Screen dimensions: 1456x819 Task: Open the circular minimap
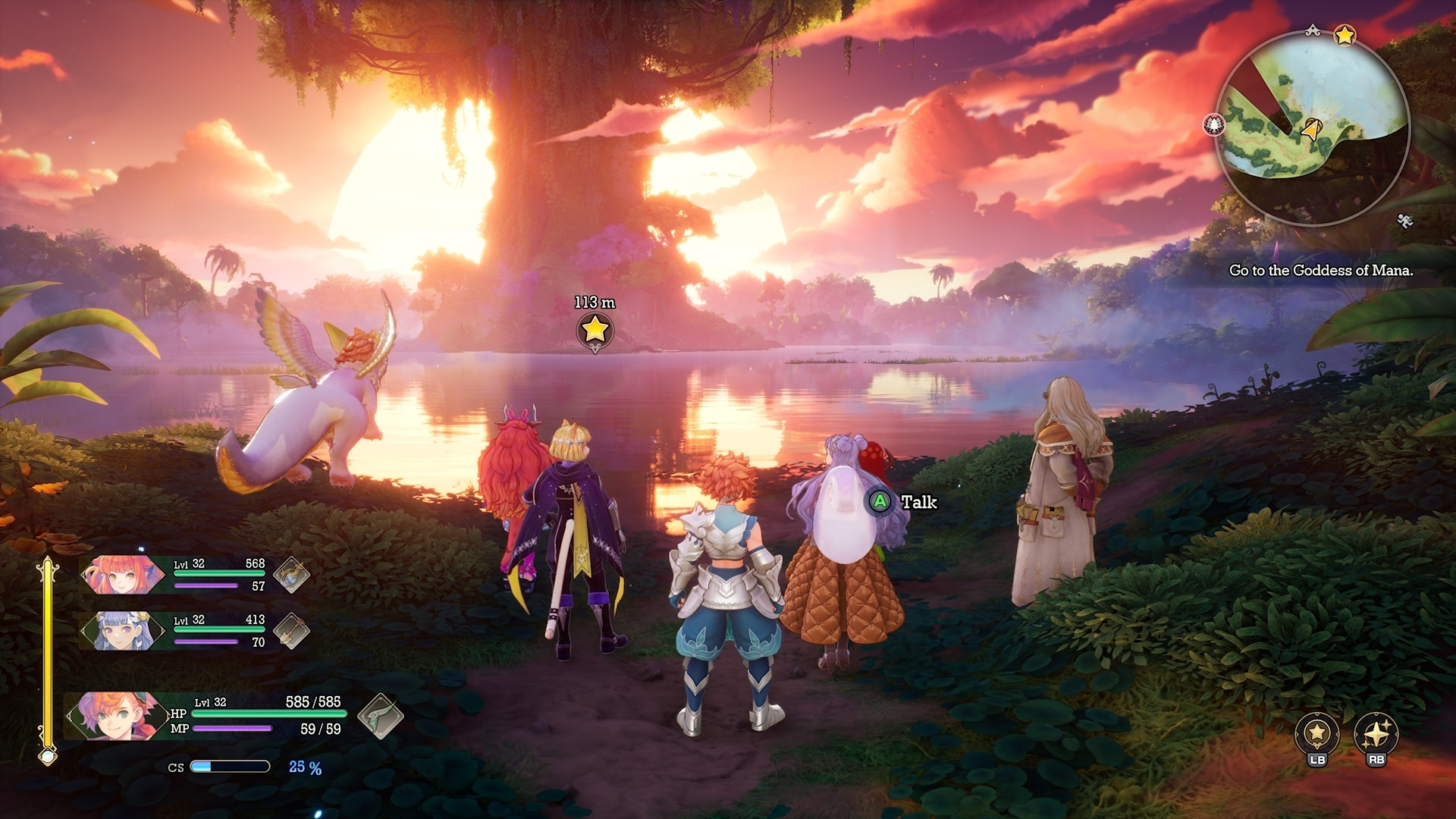click(x=1312, y=127)
